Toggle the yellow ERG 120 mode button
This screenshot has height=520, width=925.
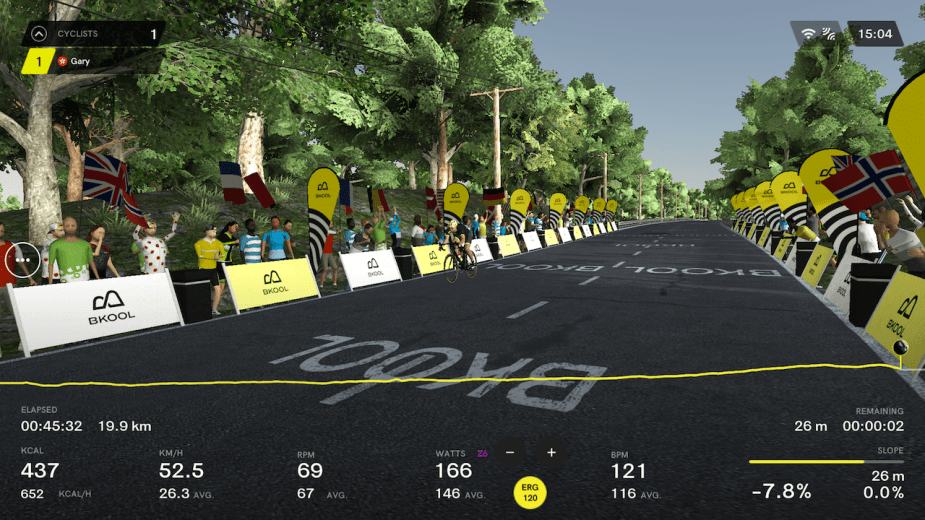coord(531,492)
